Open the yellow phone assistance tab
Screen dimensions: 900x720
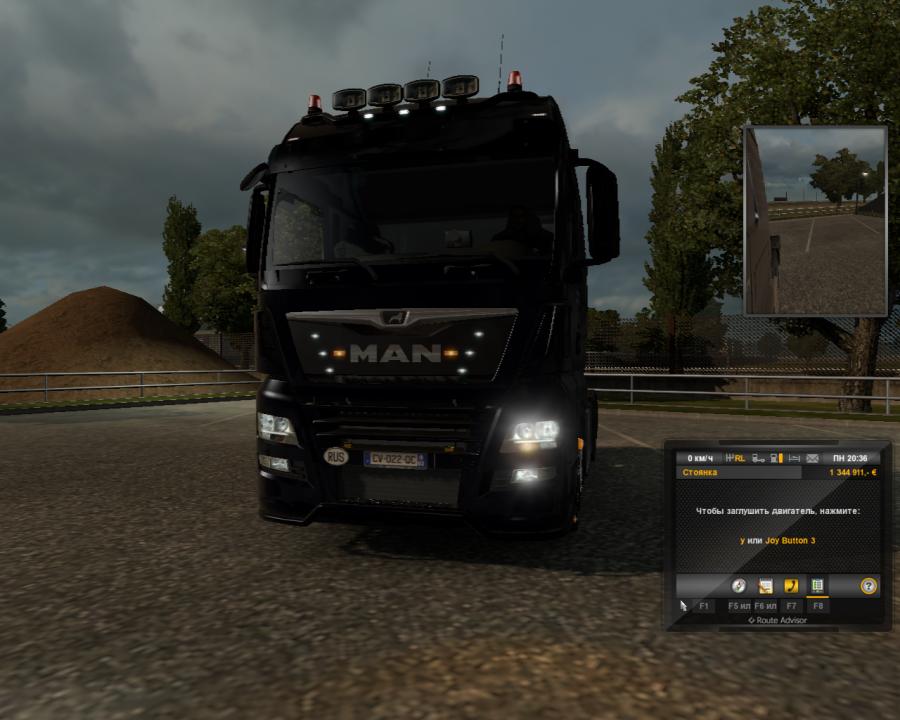click(x=791, y=586)
